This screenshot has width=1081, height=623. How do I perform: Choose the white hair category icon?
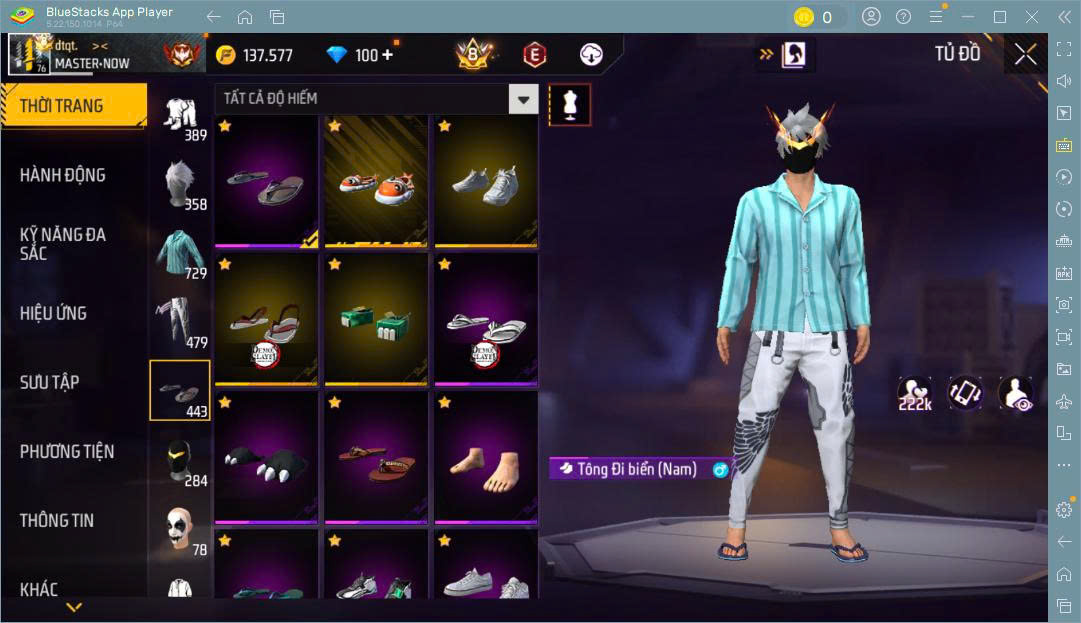pos(180,184)
